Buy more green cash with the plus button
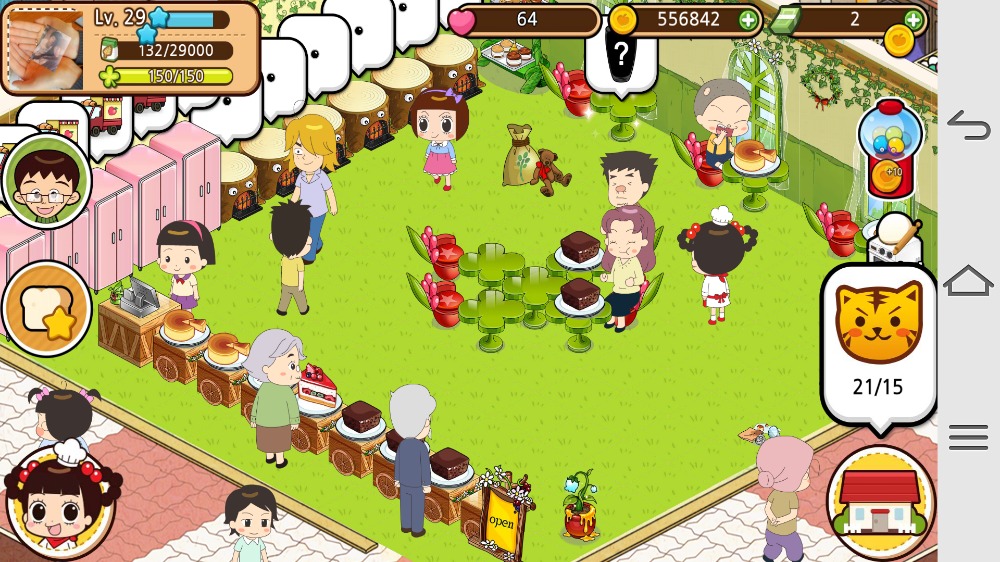Viewport: 1000px width, 562px height. click(913, 19)
